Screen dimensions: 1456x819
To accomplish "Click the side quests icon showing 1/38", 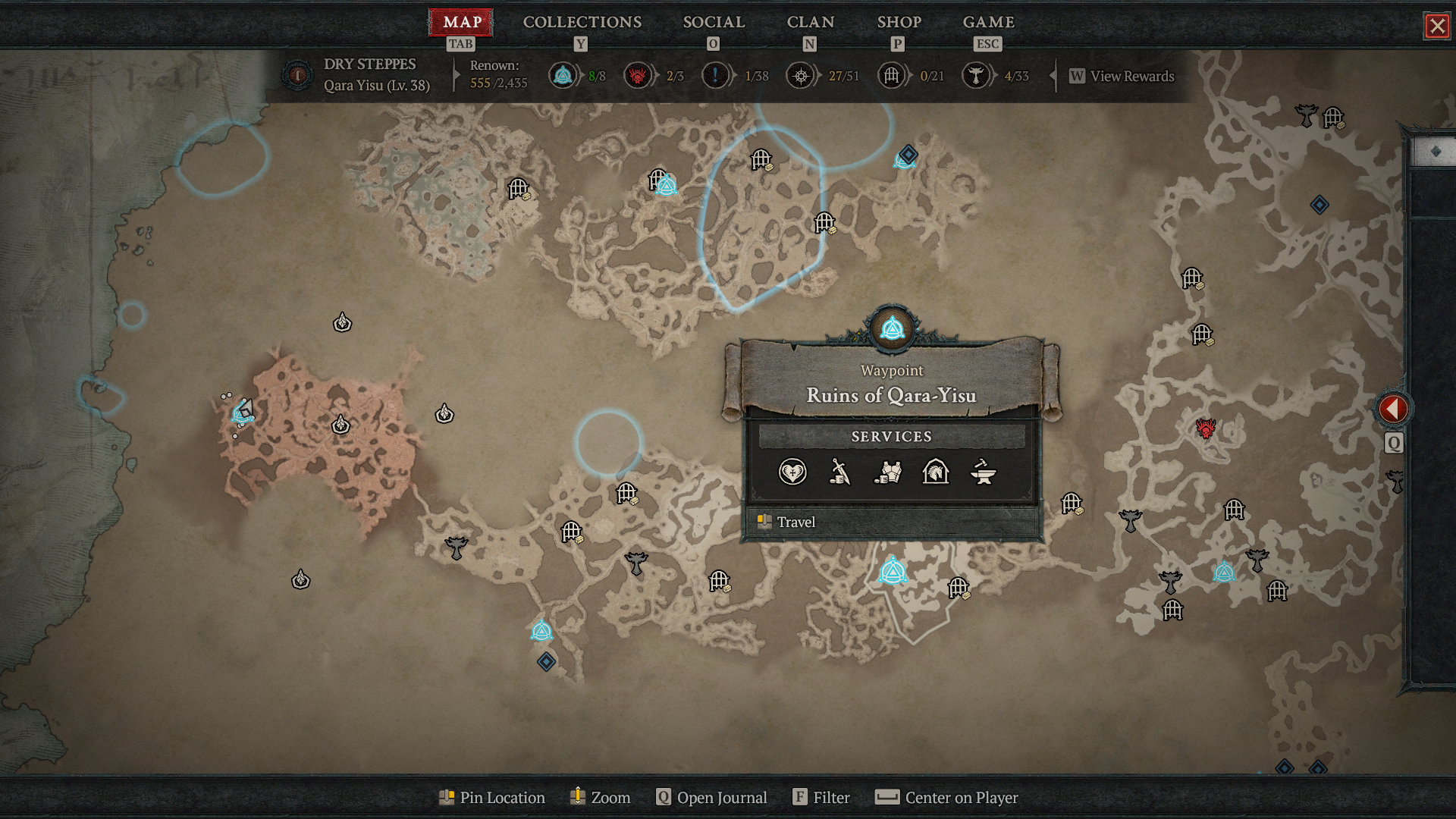I will point(714,76).
